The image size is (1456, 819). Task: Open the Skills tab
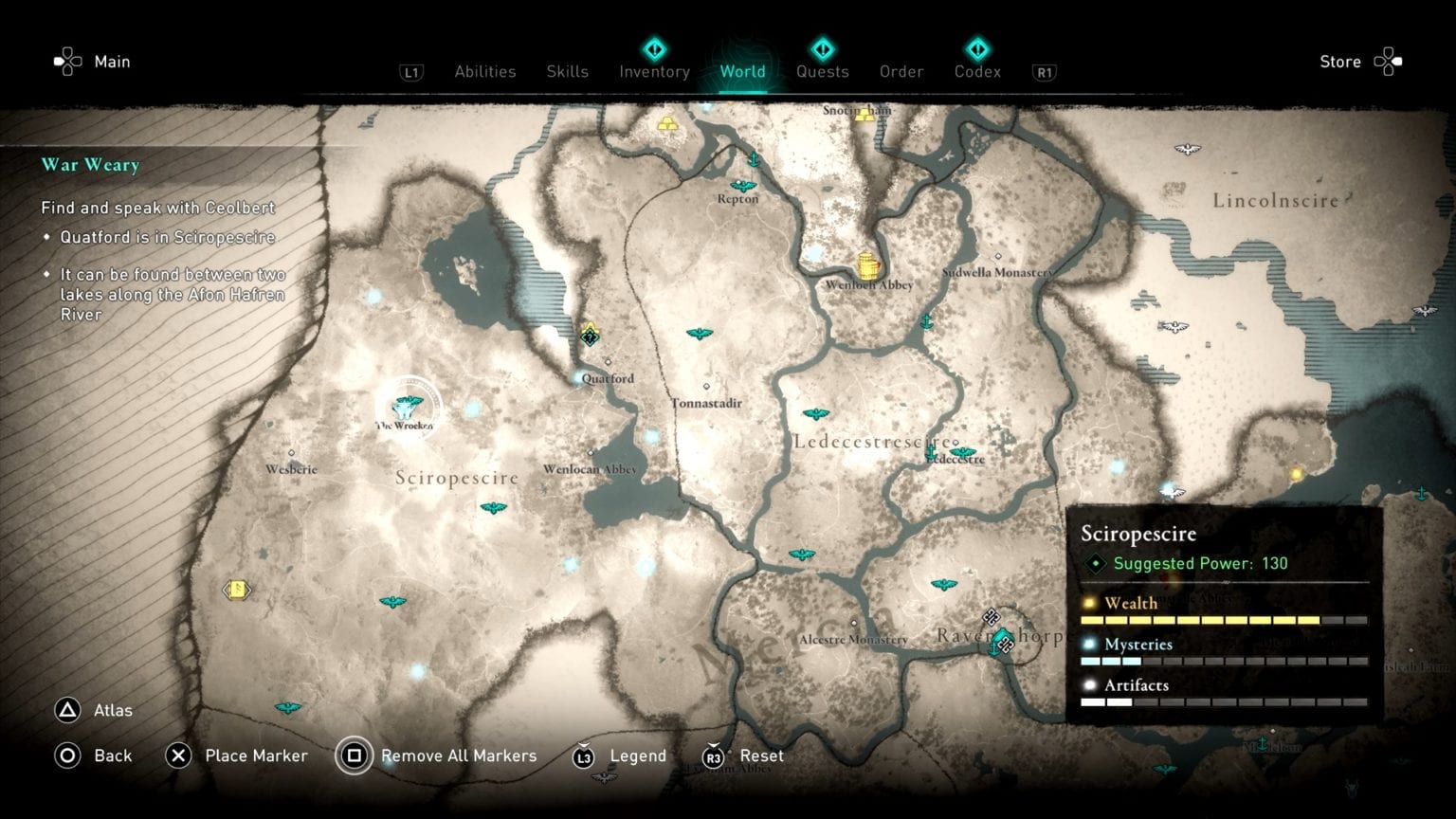pyautogui.click(x=567, y=72)
